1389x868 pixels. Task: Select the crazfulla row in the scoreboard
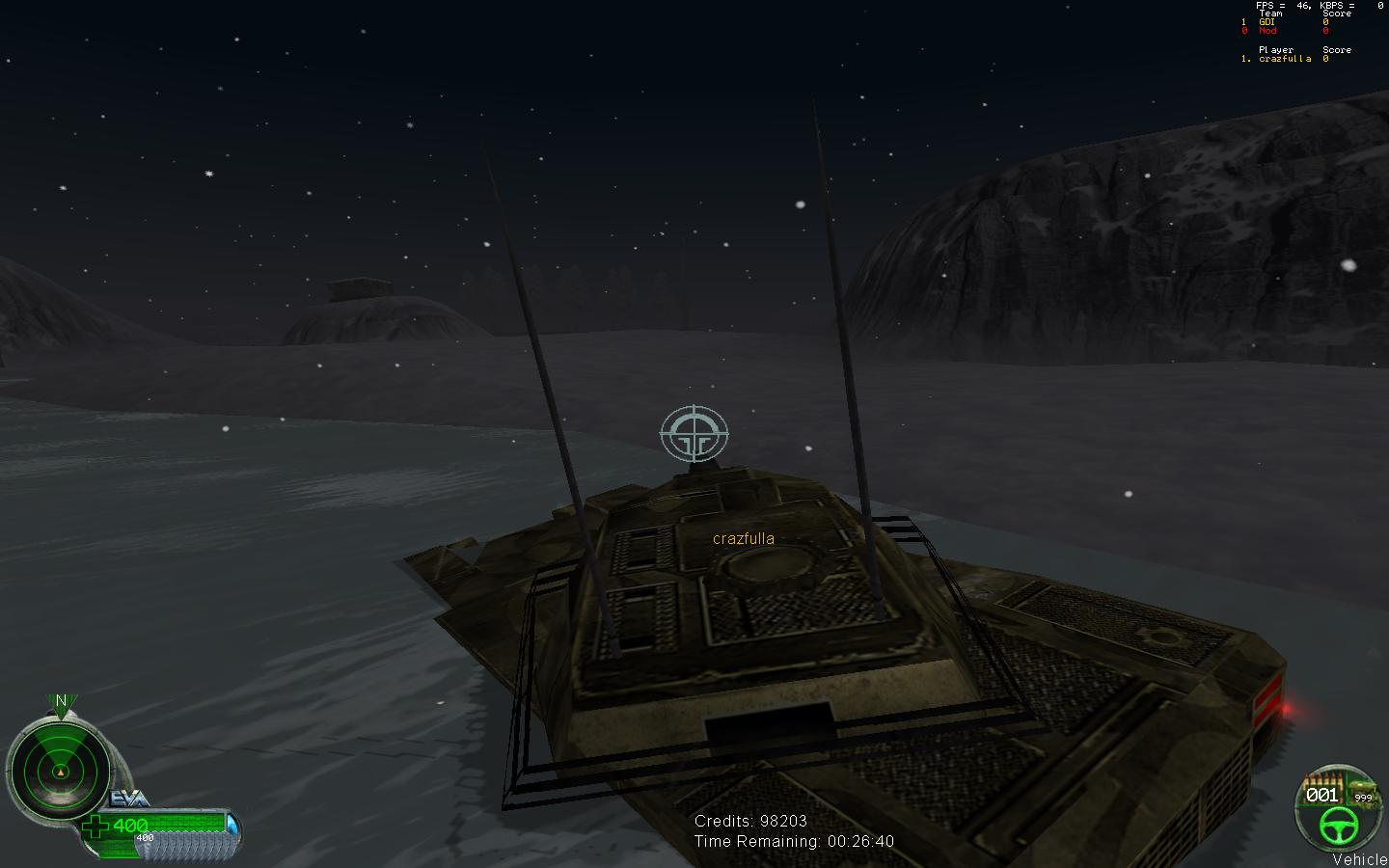click(x=1285, y=59)
